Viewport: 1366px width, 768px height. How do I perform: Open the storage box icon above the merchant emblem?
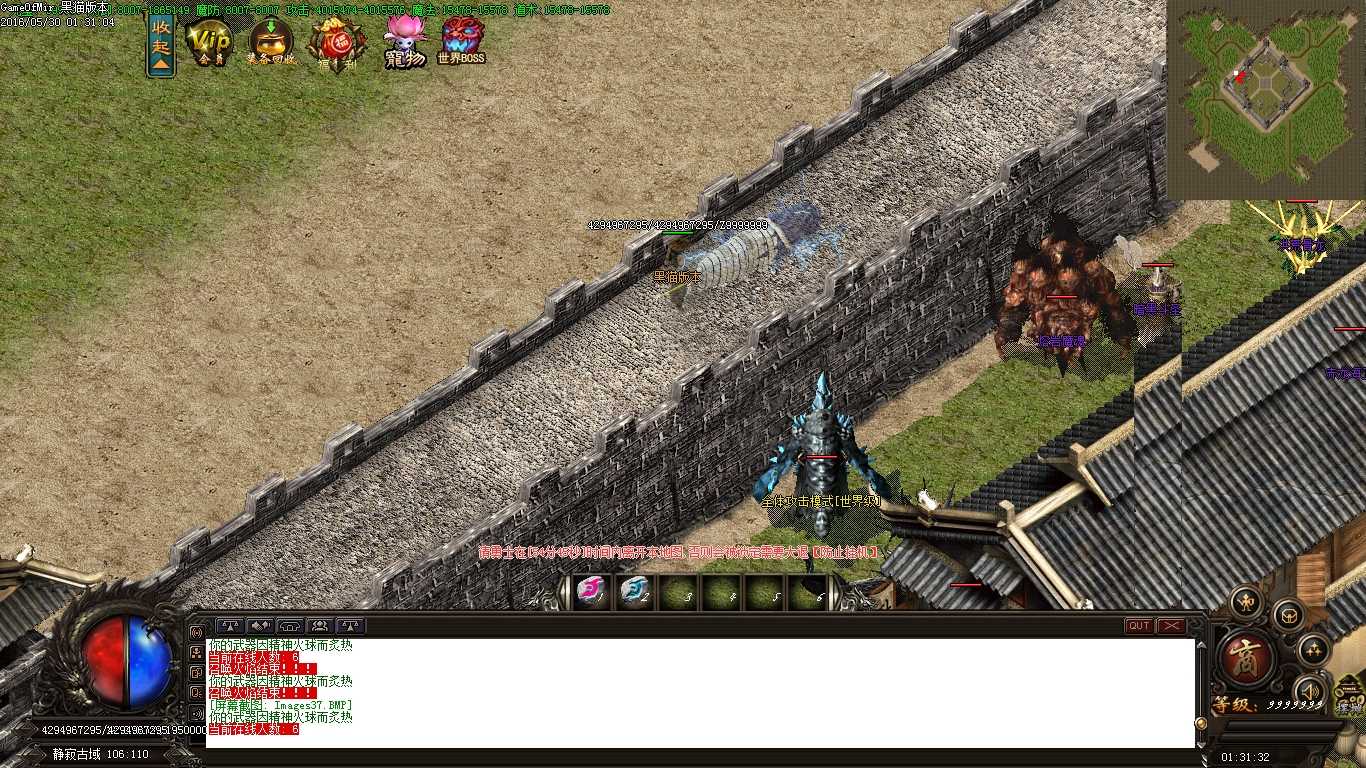click(1289, 617)
